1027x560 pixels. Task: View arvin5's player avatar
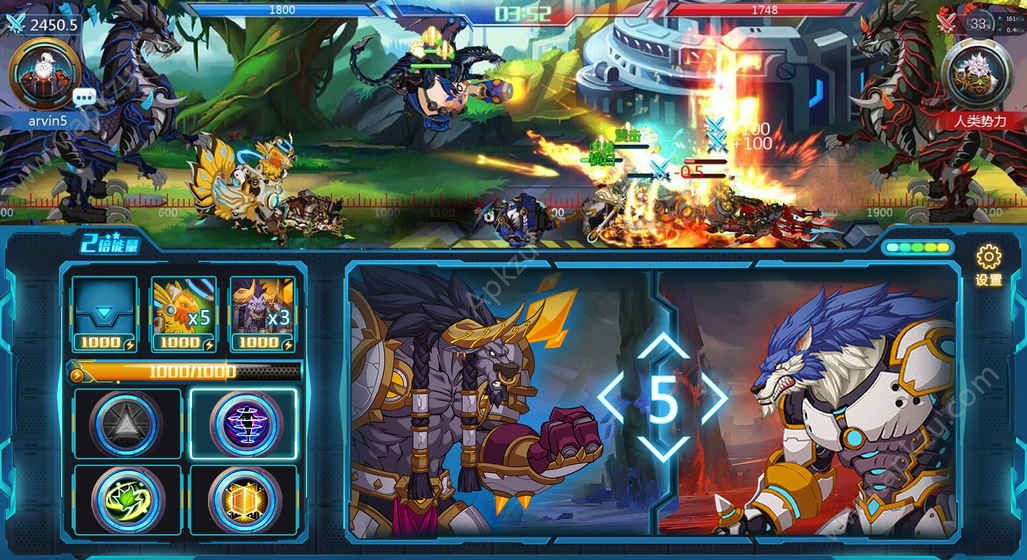[40, 73]
